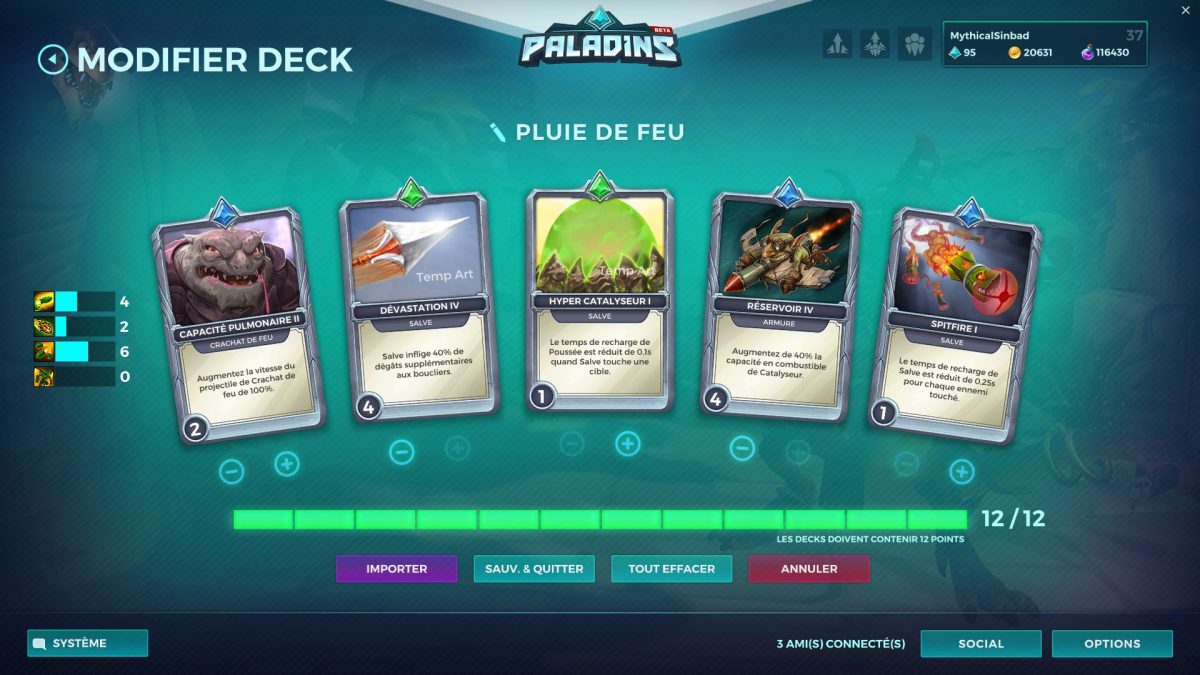Cancel deck edits with Annuler

point(809,569)
